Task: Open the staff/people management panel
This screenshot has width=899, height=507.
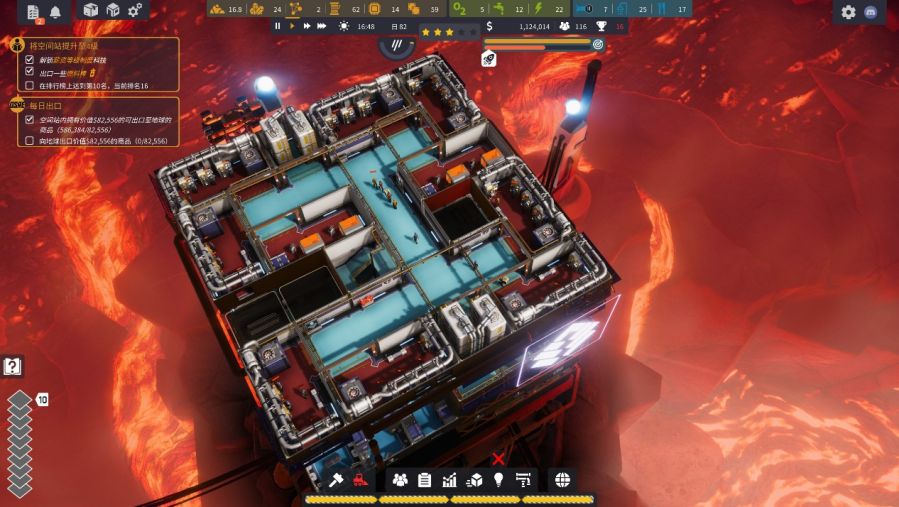Action: [x=400, y=480]
